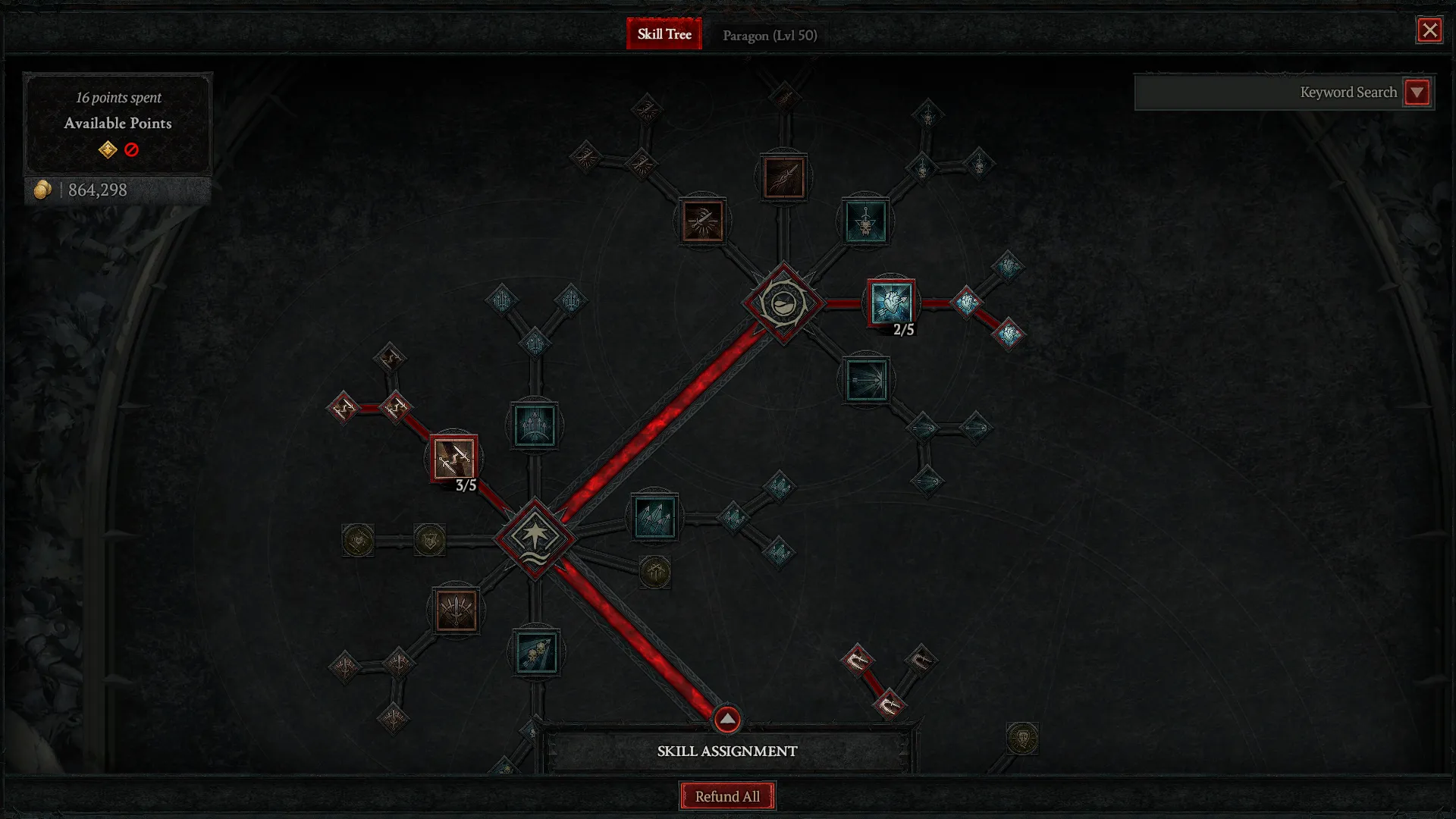1456x819 pixels.
Task: Open the Keyword Search dropdown arrow
Action: pos(1417,93)
